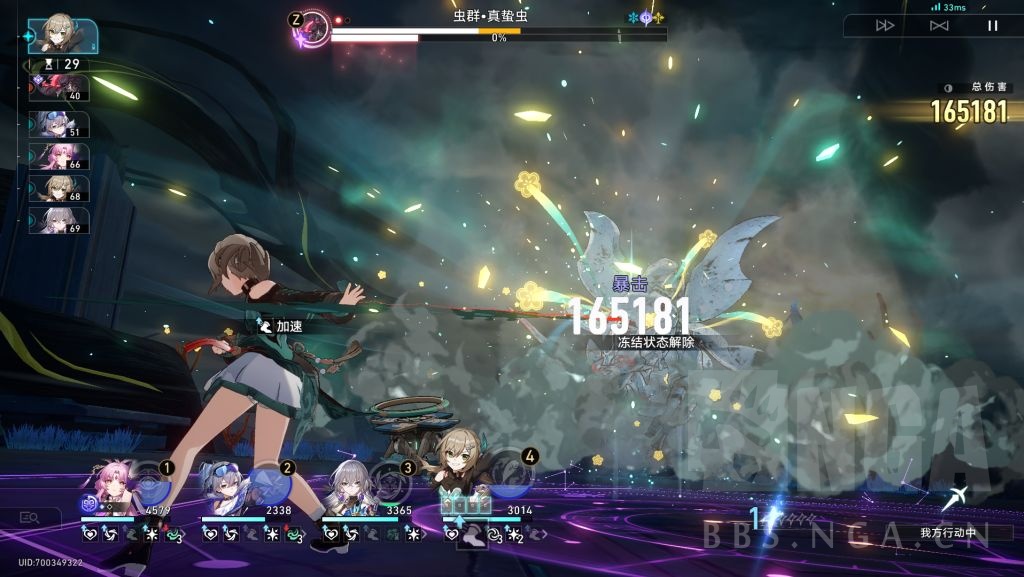Viewport: 1024px width, 577px height.
Task: Inspect the swarm boss icon beside the health bar
Action: point(312,27)
